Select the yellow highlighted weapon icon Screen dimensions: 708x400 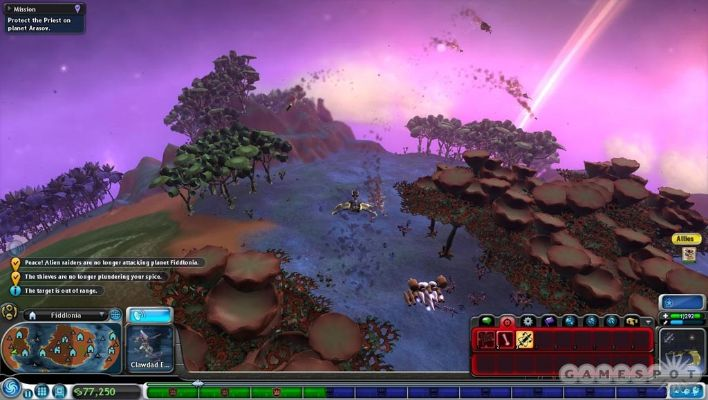tap(525, 339)
